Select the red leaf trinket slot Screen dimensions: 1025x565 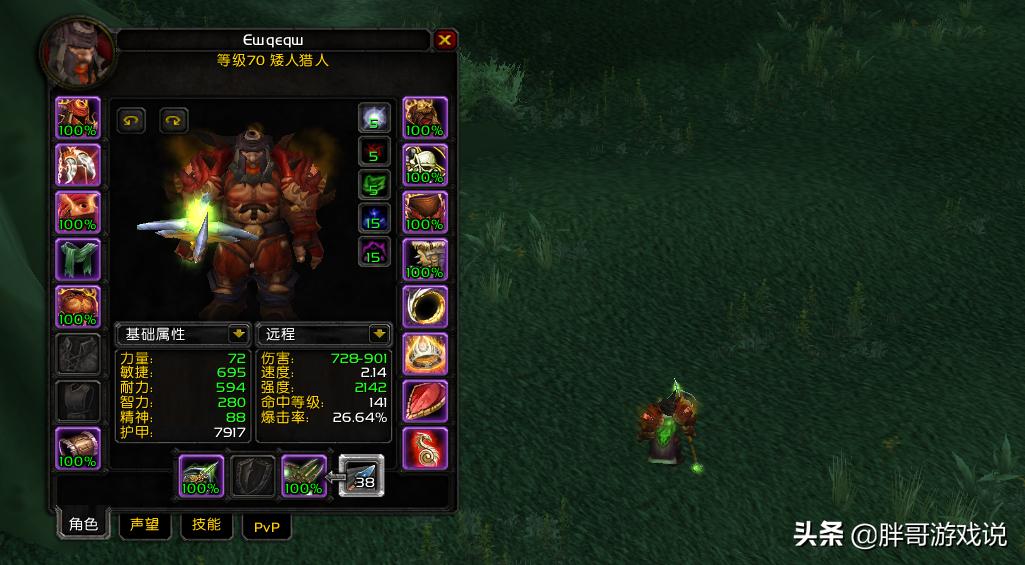tap(425, 401)
